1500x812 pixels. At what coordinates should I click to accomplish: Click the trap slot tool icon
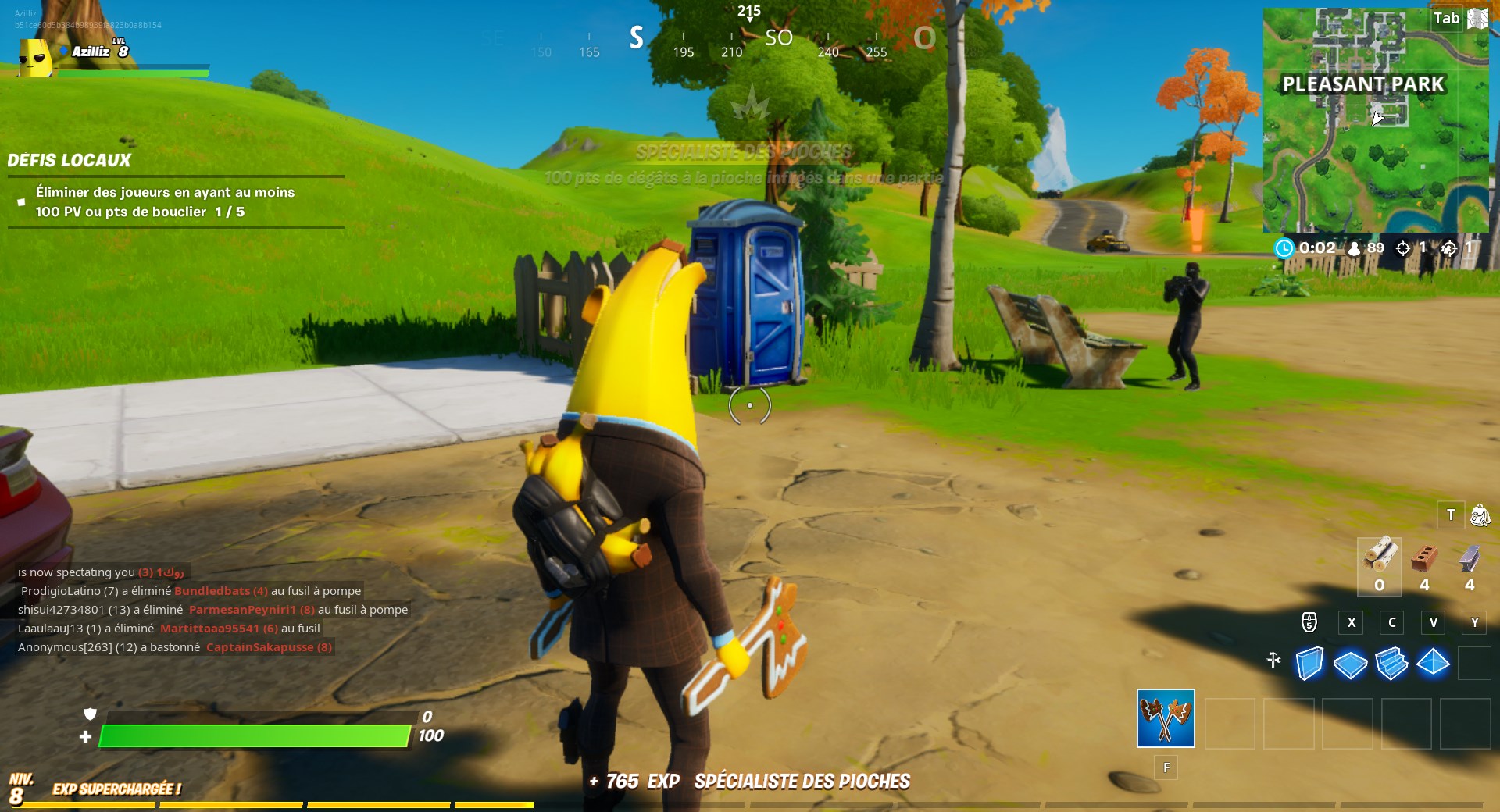[x=1273, y=661]
